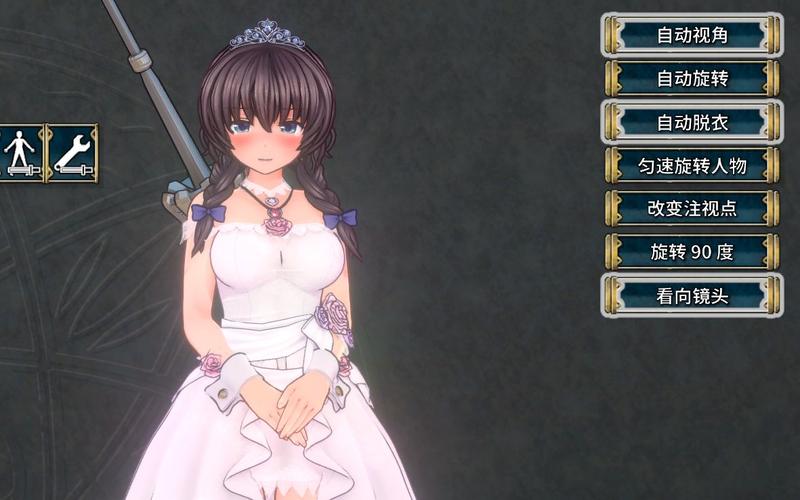Activate the 看向镜头 button
Image resolution: width=800 pixels, height=500 pixels.
(x=692, y=296)
